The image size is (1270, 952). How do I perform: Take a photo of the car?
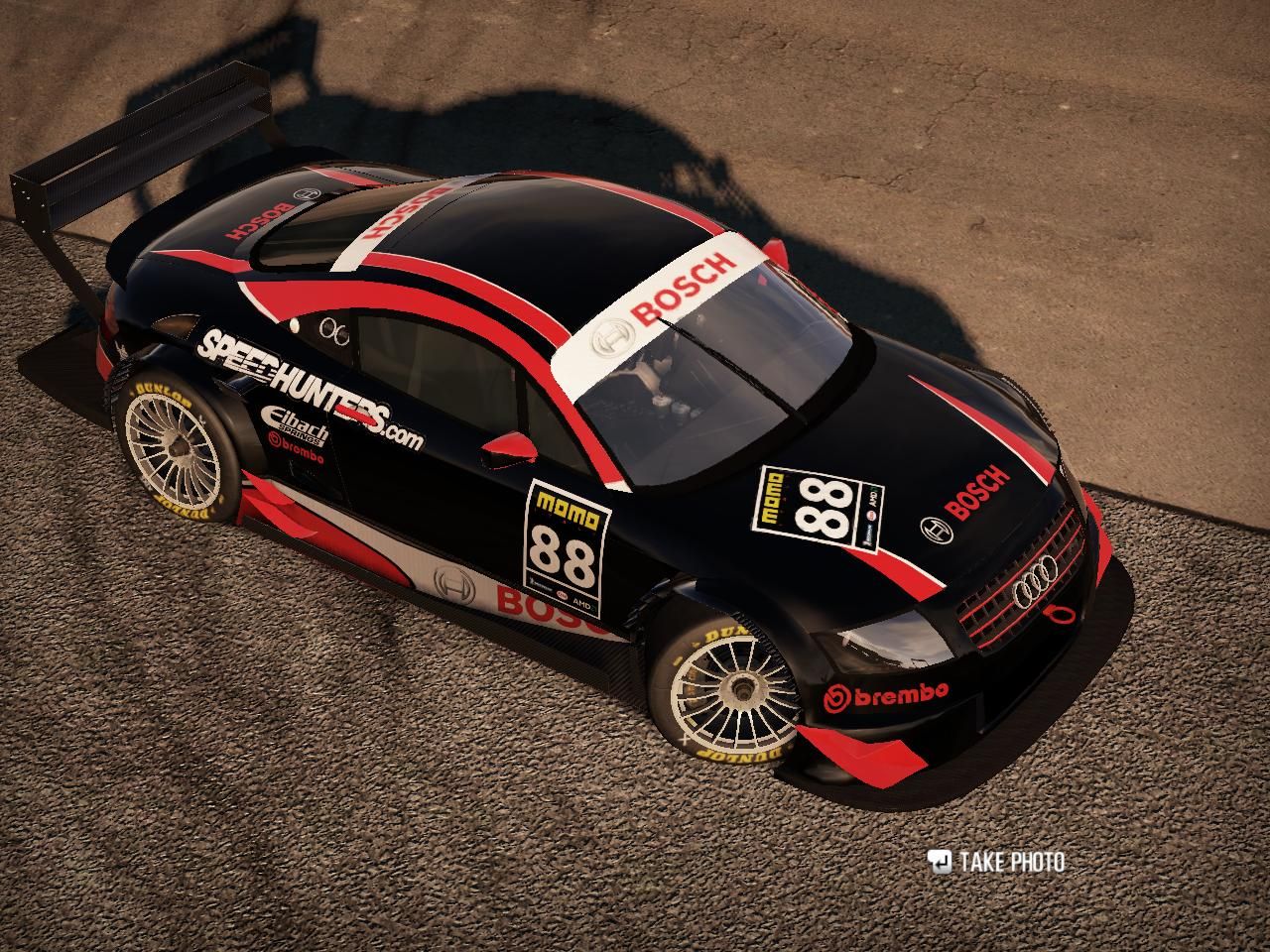[x=997, y=861]
